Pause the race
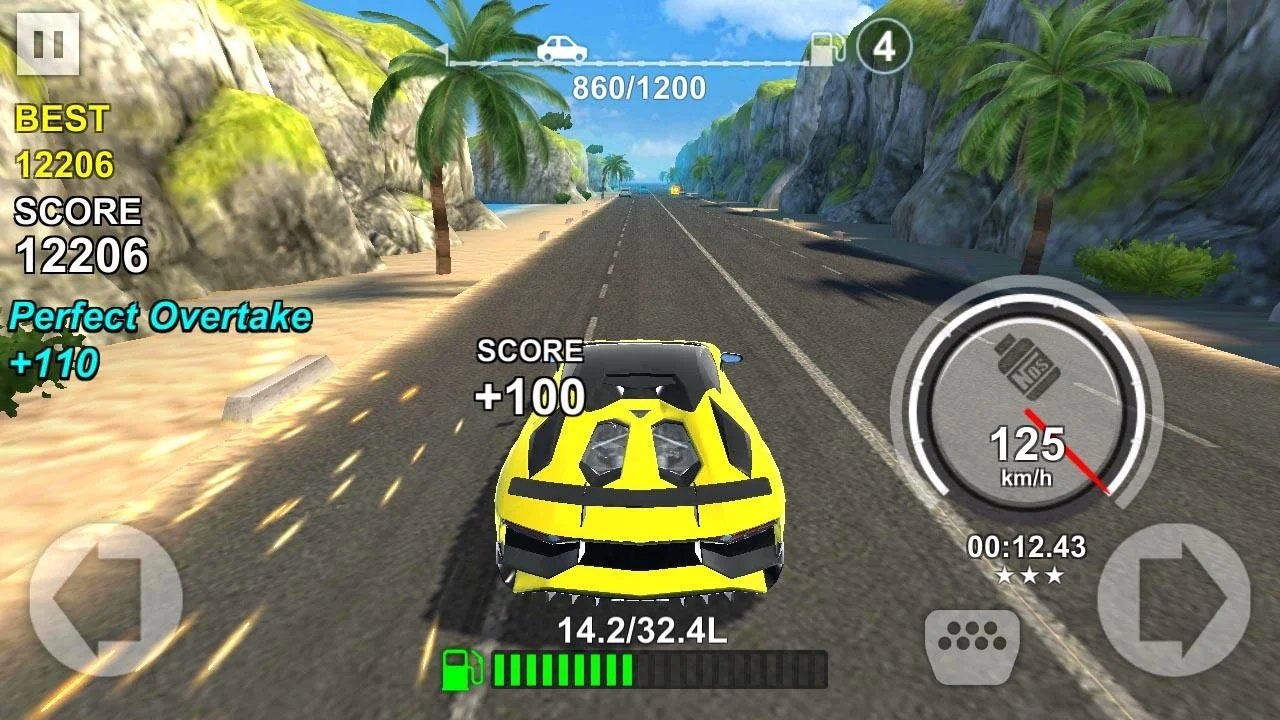 click(x=48, y=44)
